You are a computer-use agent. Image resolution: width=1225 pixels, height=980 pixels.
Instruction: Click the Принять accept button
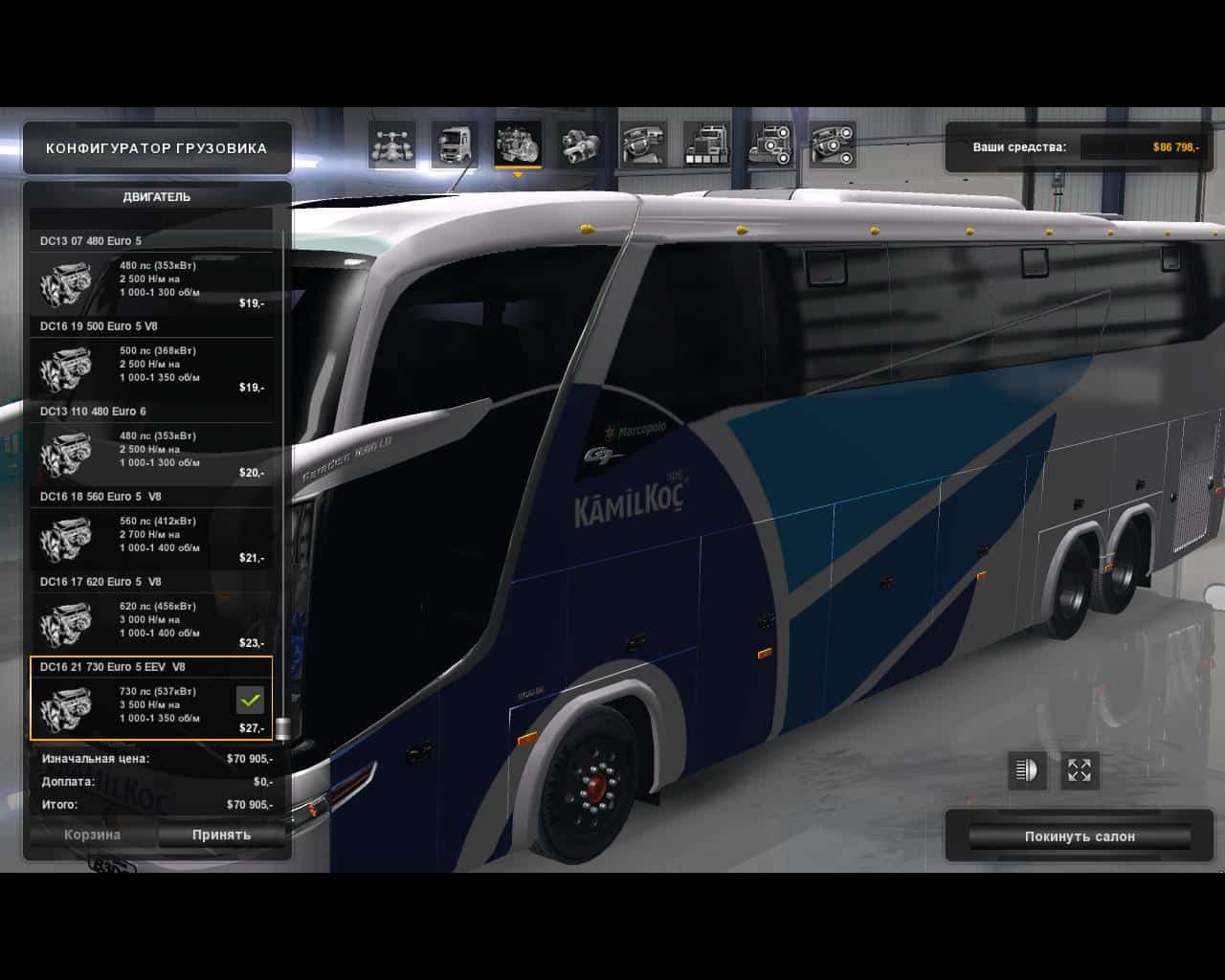coord(221,835)
